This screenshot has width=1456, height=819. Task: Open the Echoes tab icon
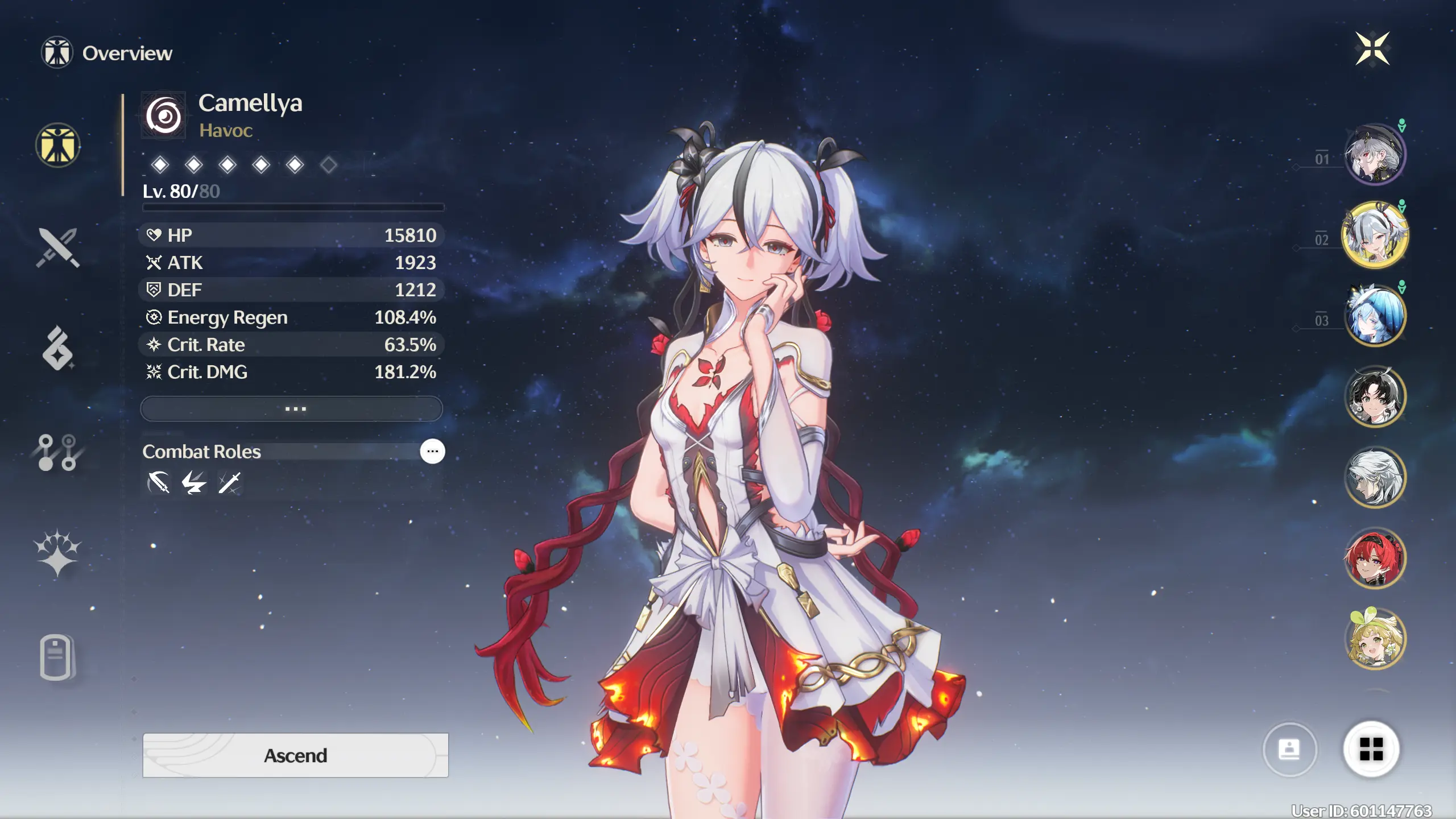click(57, 349)
